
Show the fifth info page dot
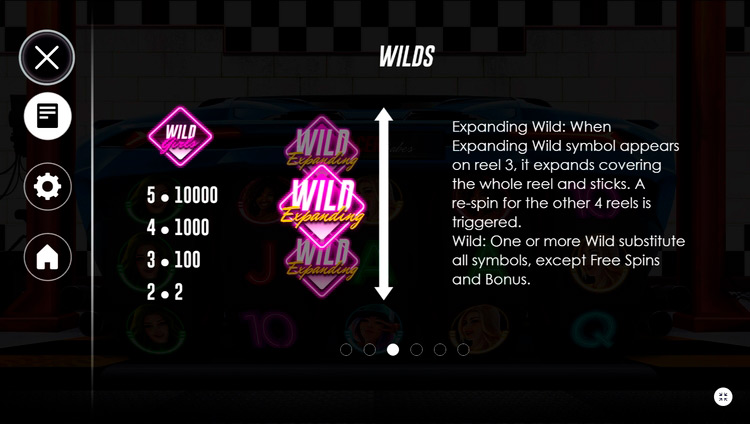tap(440, 350)
